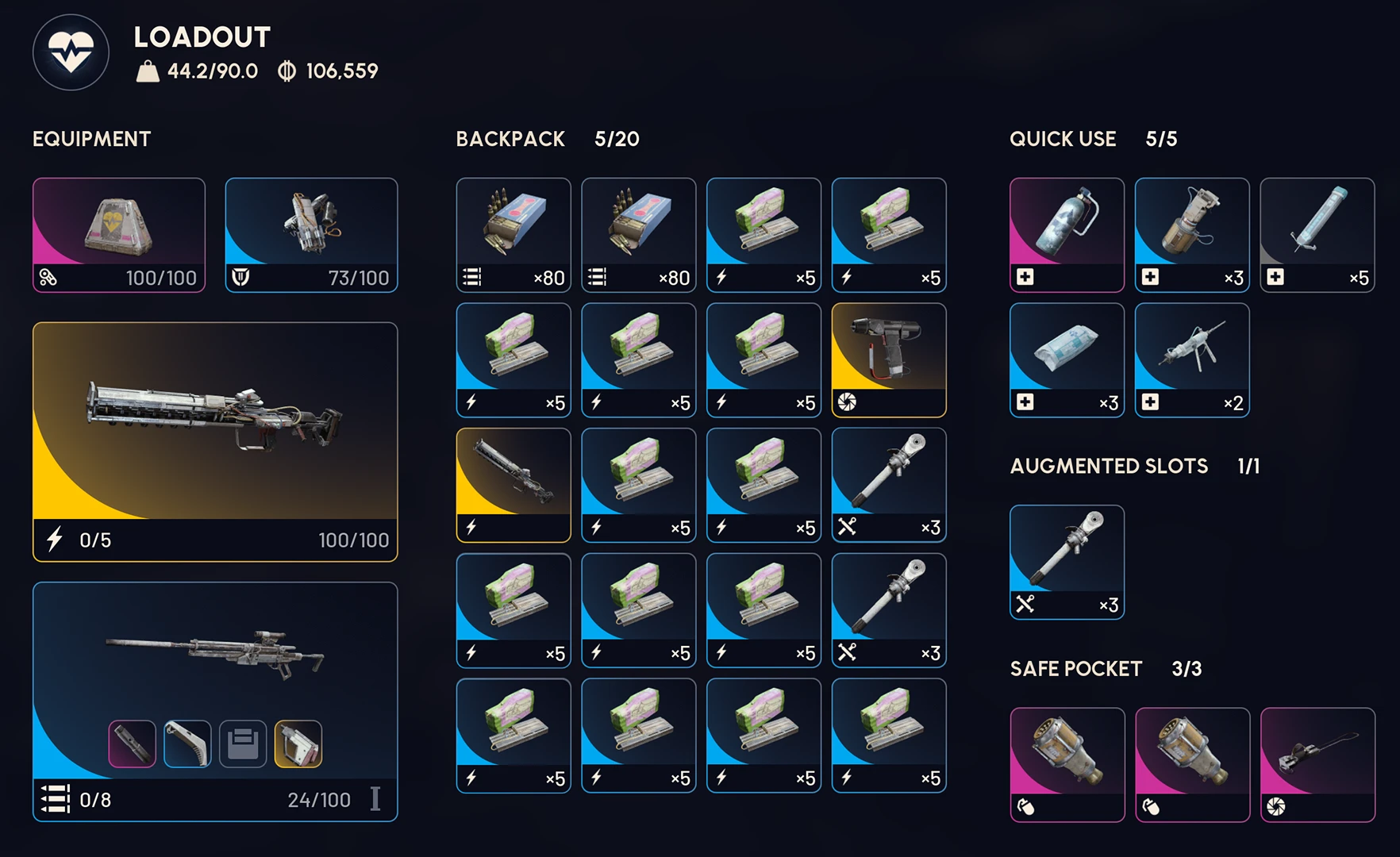Click the aperture icon on the riveting gun card

[845, 403]
